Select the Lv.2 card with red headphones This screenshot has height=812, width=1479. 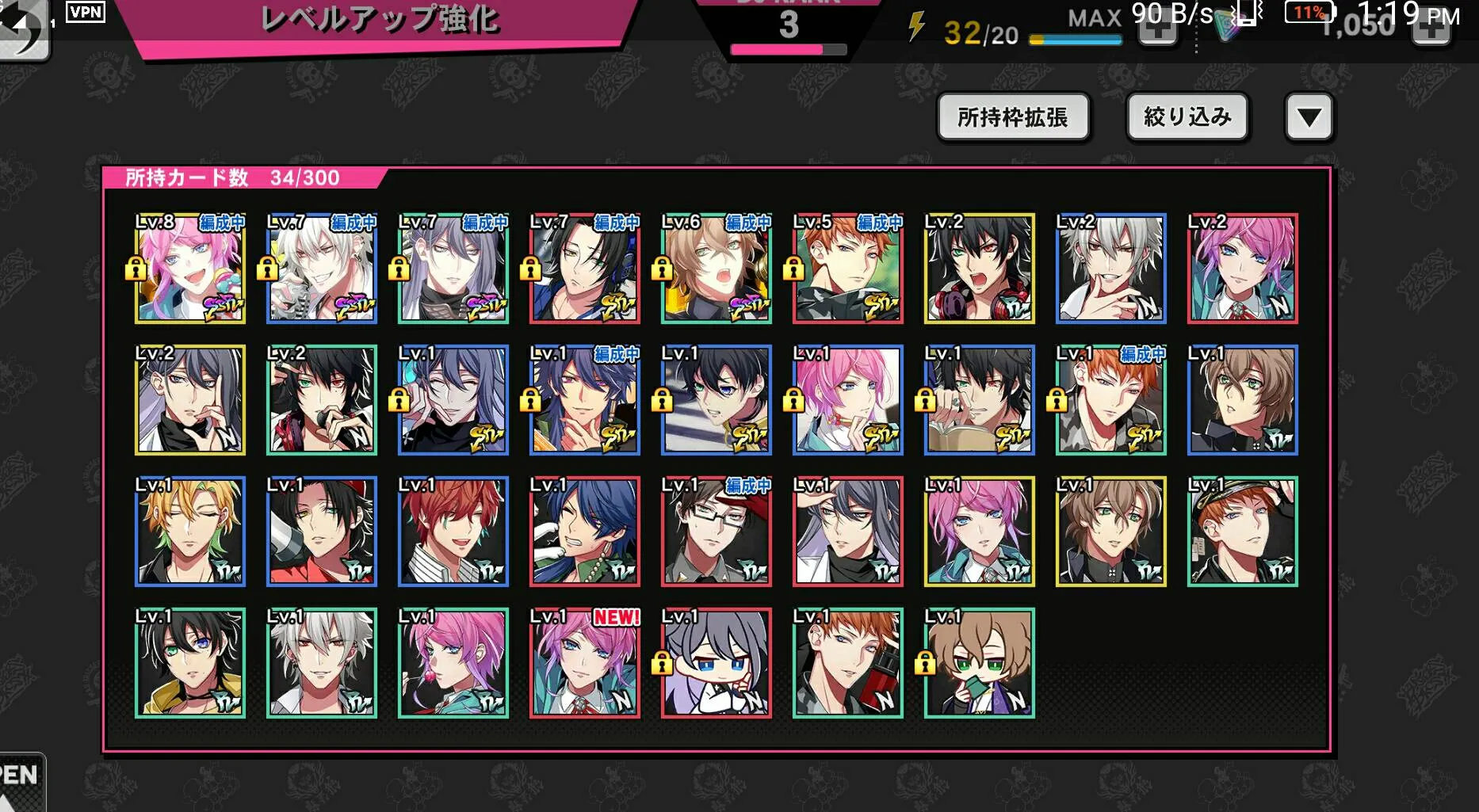[980, 269]
